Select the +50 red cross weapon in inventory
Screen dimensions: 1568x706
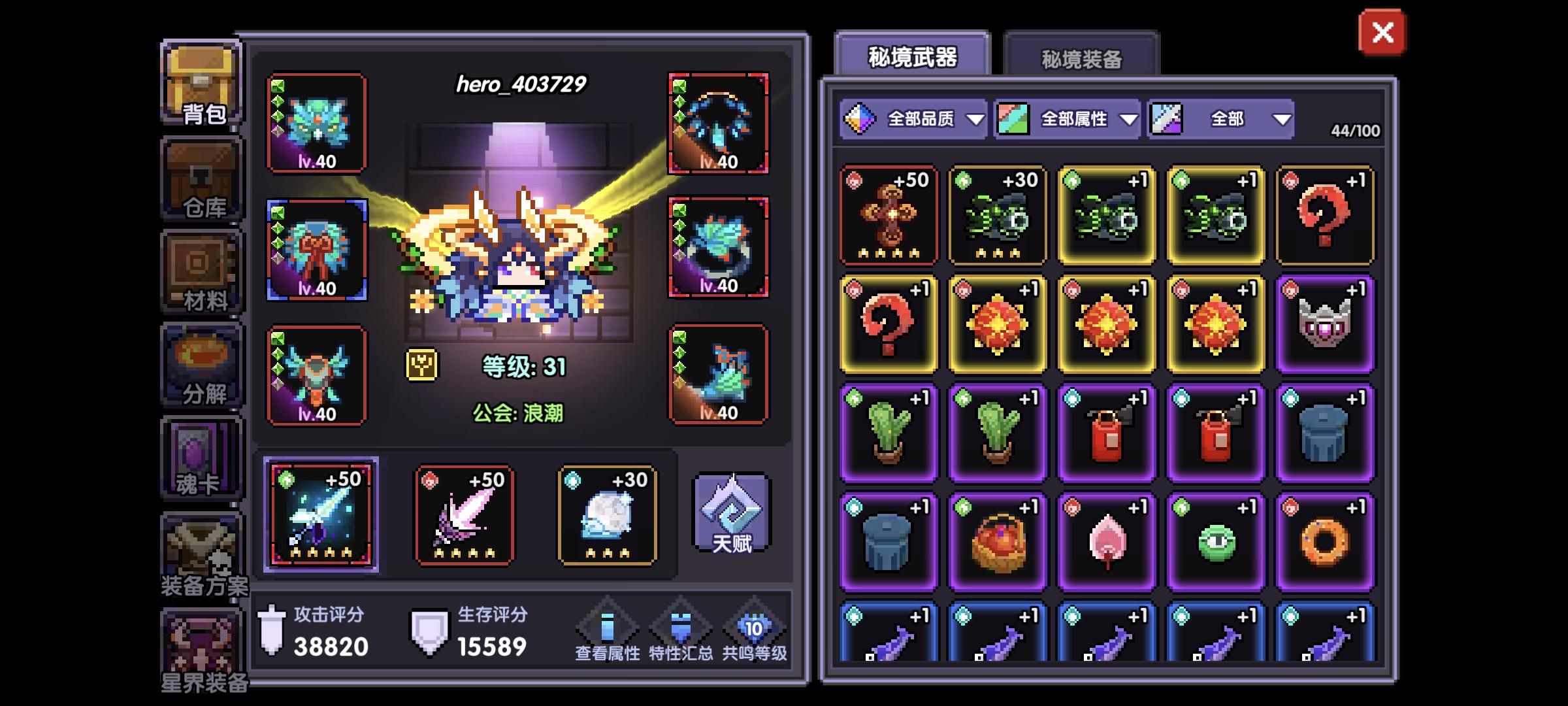coord(889,216)
